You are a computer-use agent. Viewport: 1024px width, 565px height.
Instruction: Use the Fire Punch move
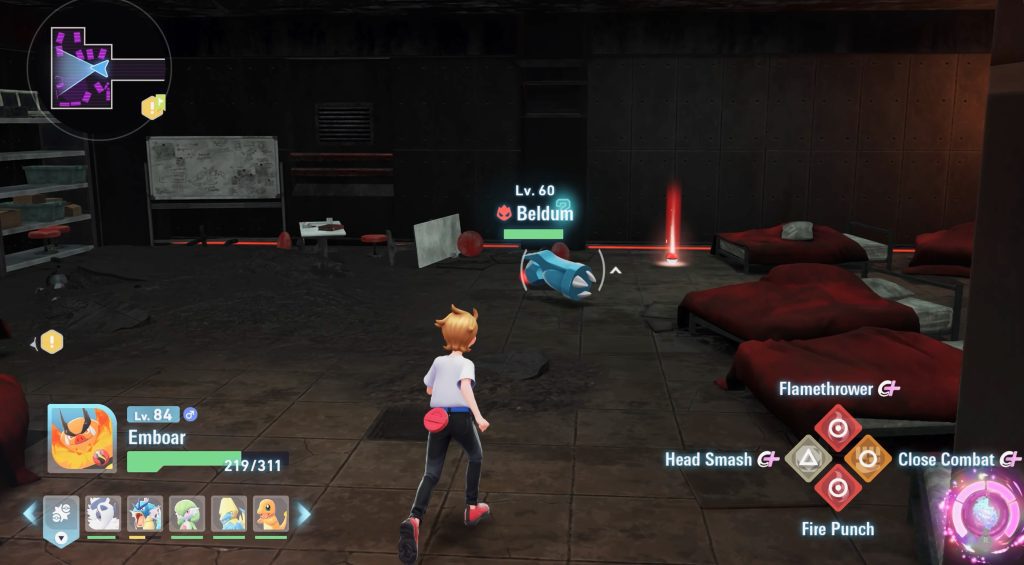[x=837, y=489]
